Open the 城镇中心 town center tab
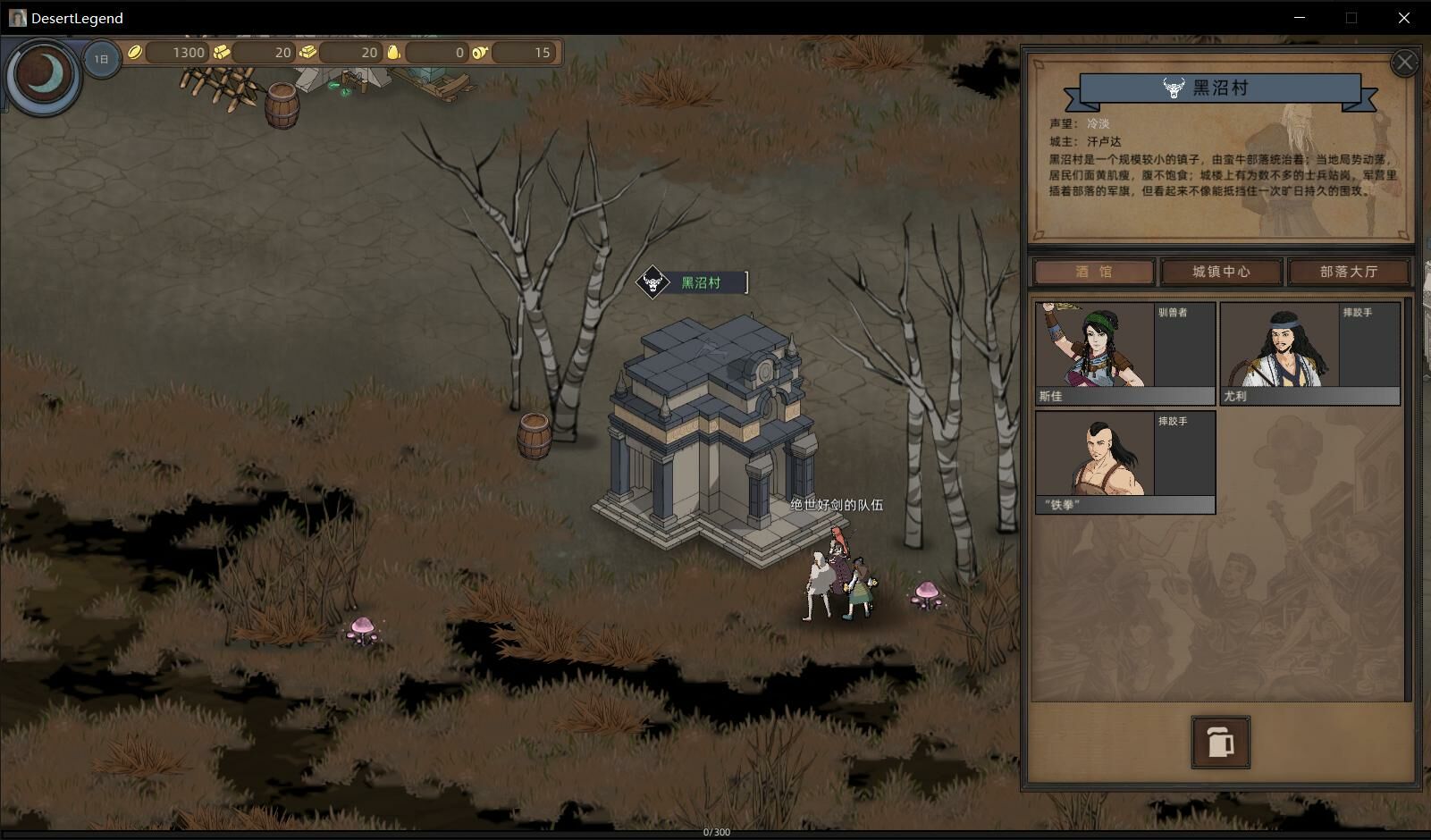This screenshot has height=840, width=1431. (1221, 272)
